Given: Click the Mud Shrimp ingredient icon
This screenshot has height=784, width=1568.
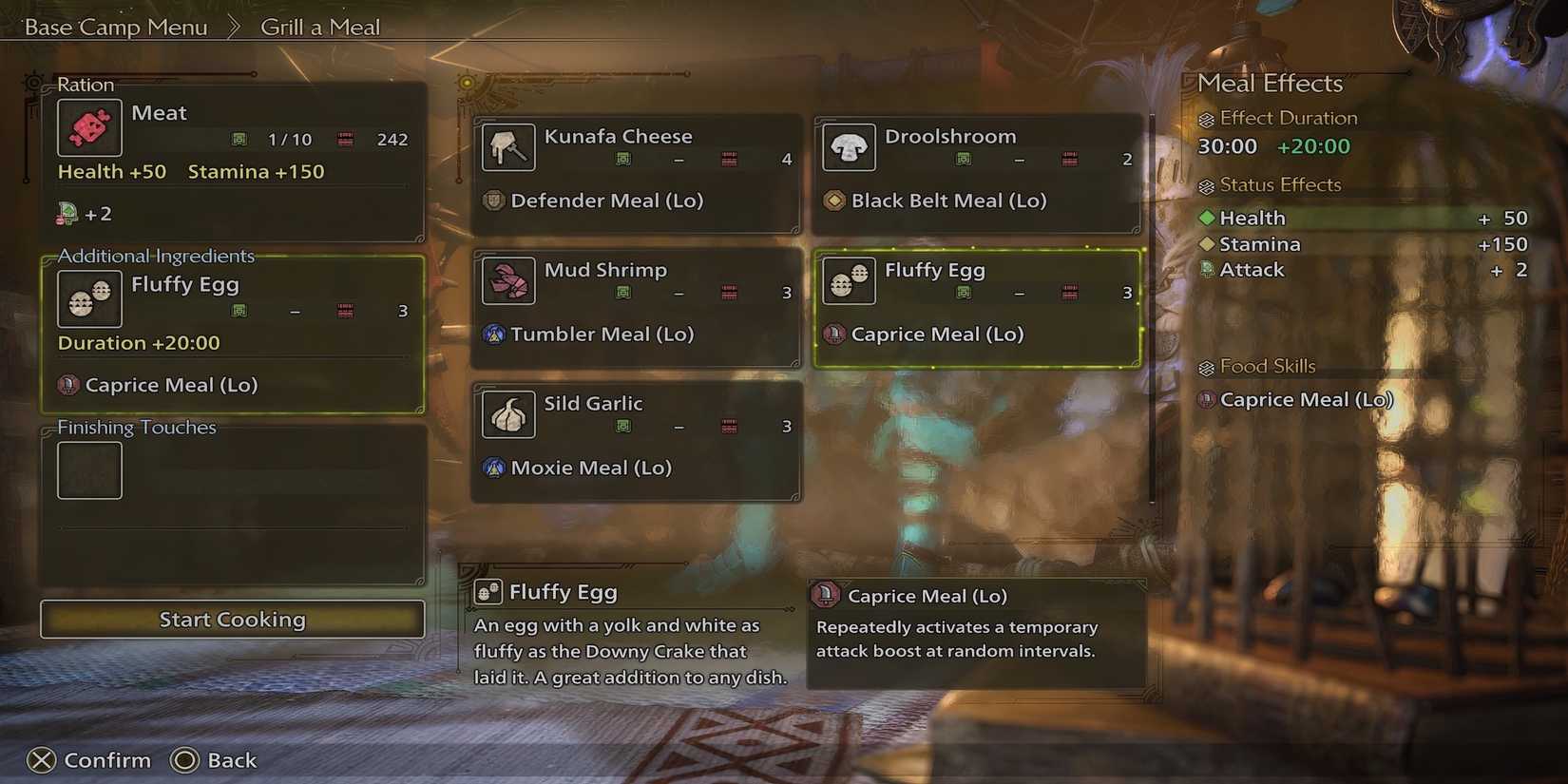Looking at the screenshot, I should (x=508, y=281).
